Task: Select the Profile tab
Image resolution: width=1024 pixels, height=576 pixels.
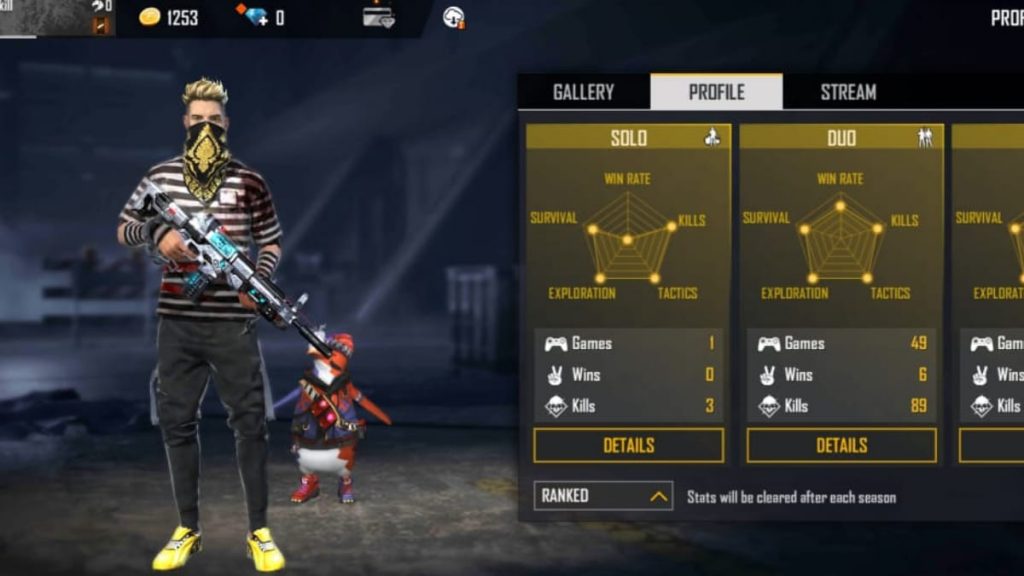Action: pos(716,92)
